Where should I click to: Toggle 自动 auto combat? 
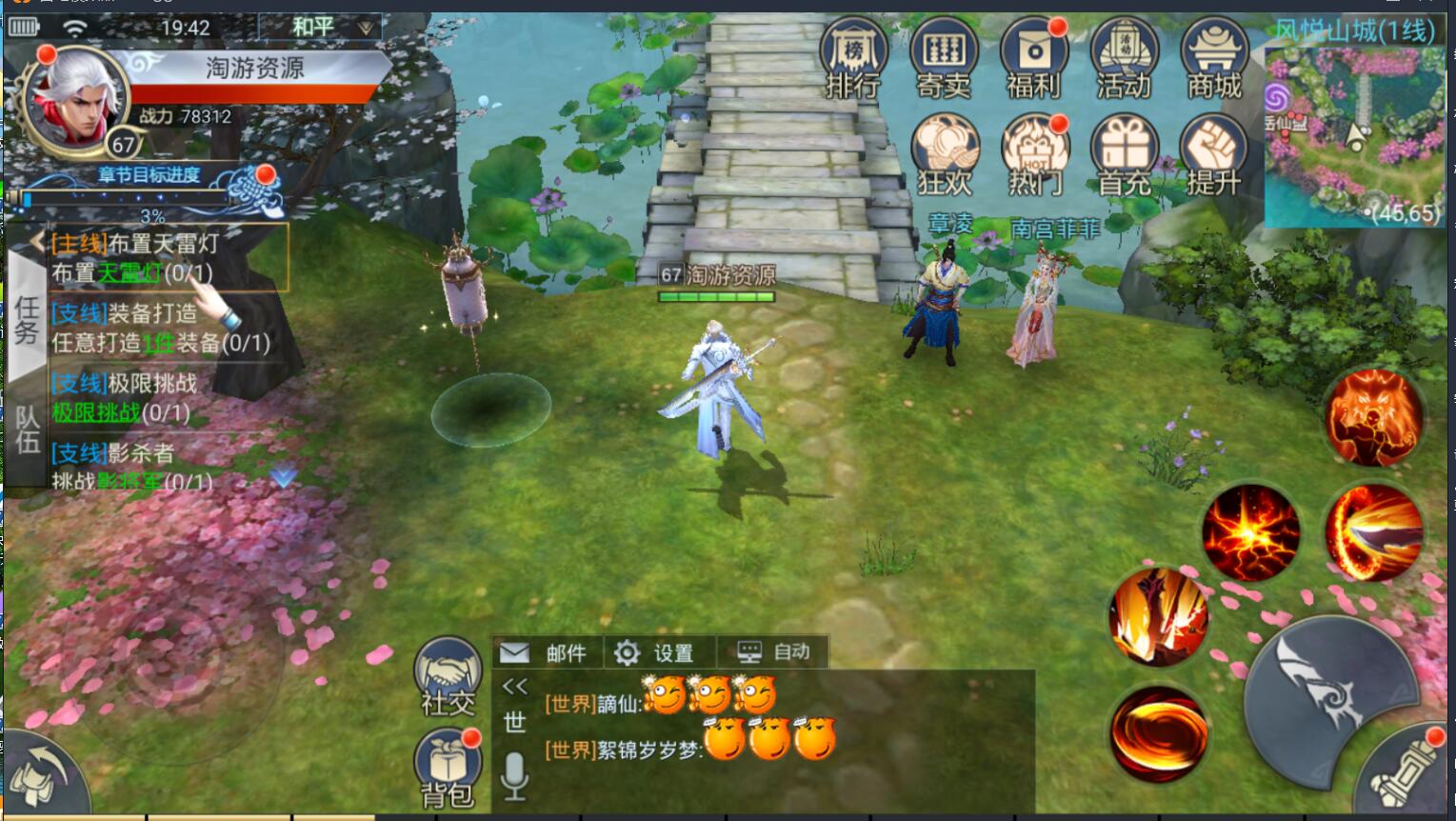(774, 652)
